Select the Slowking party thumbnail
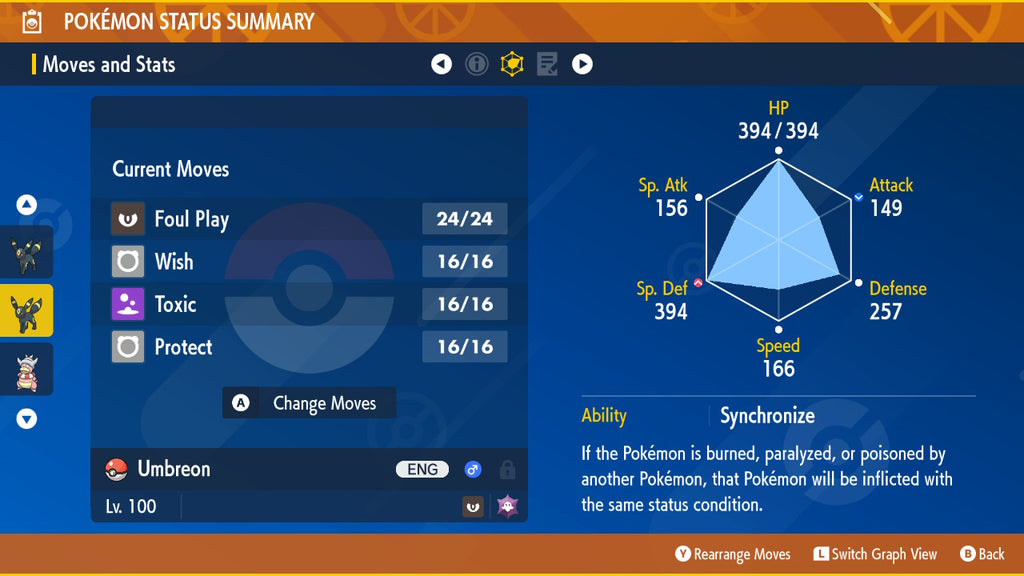This screenshot has height=576, width=1024. point(26,369)
